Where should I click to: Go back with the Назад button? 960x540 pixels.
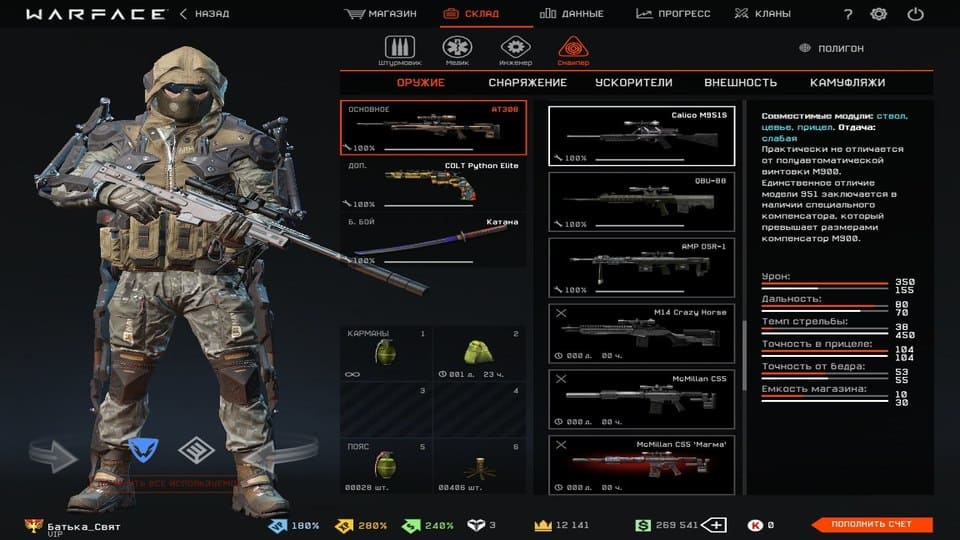[205, 14]
